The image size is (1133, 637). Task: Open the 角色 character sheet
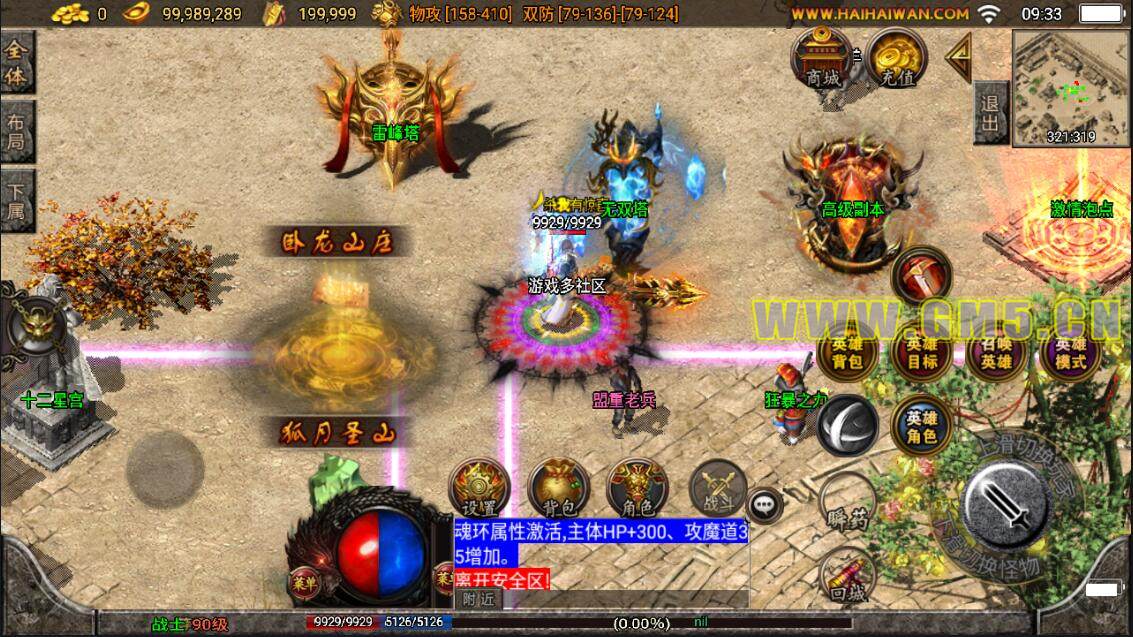(637, 489)
